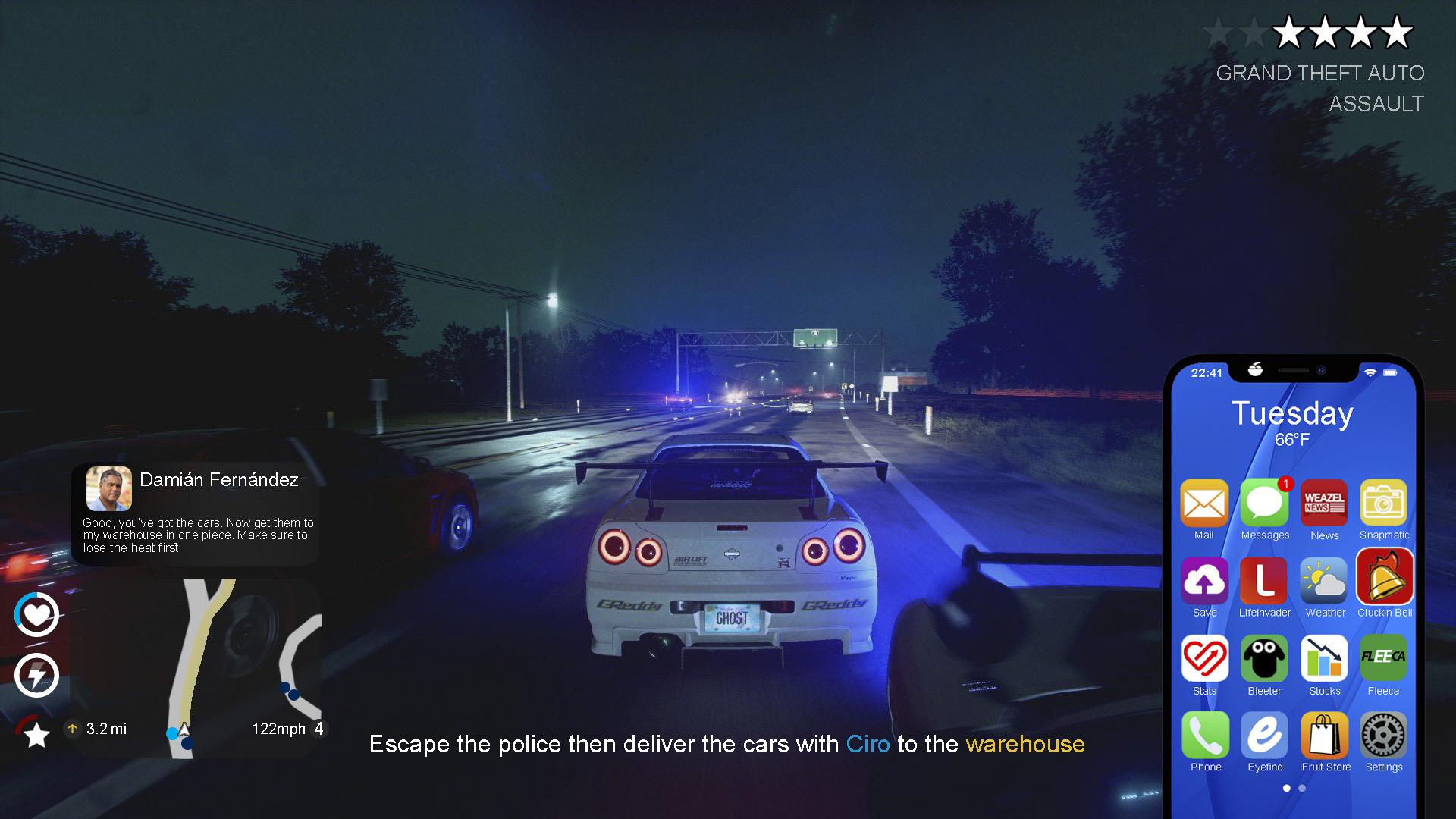
Task: Tap the Cluckin Bell app
Action: (1383, 581)
